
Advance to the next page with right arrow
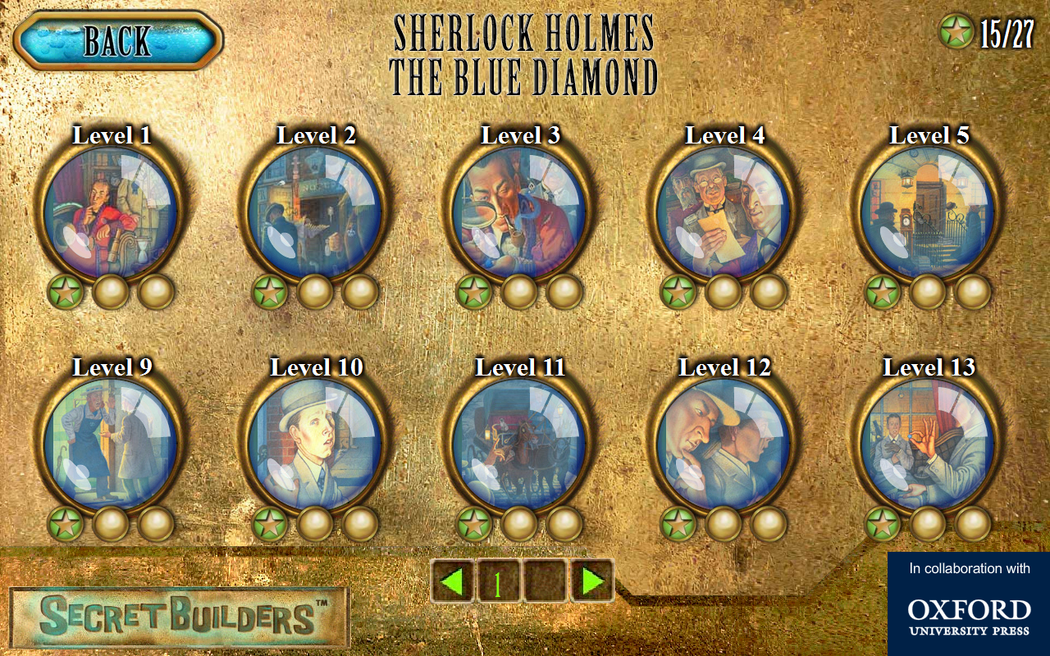pos(591,580)
